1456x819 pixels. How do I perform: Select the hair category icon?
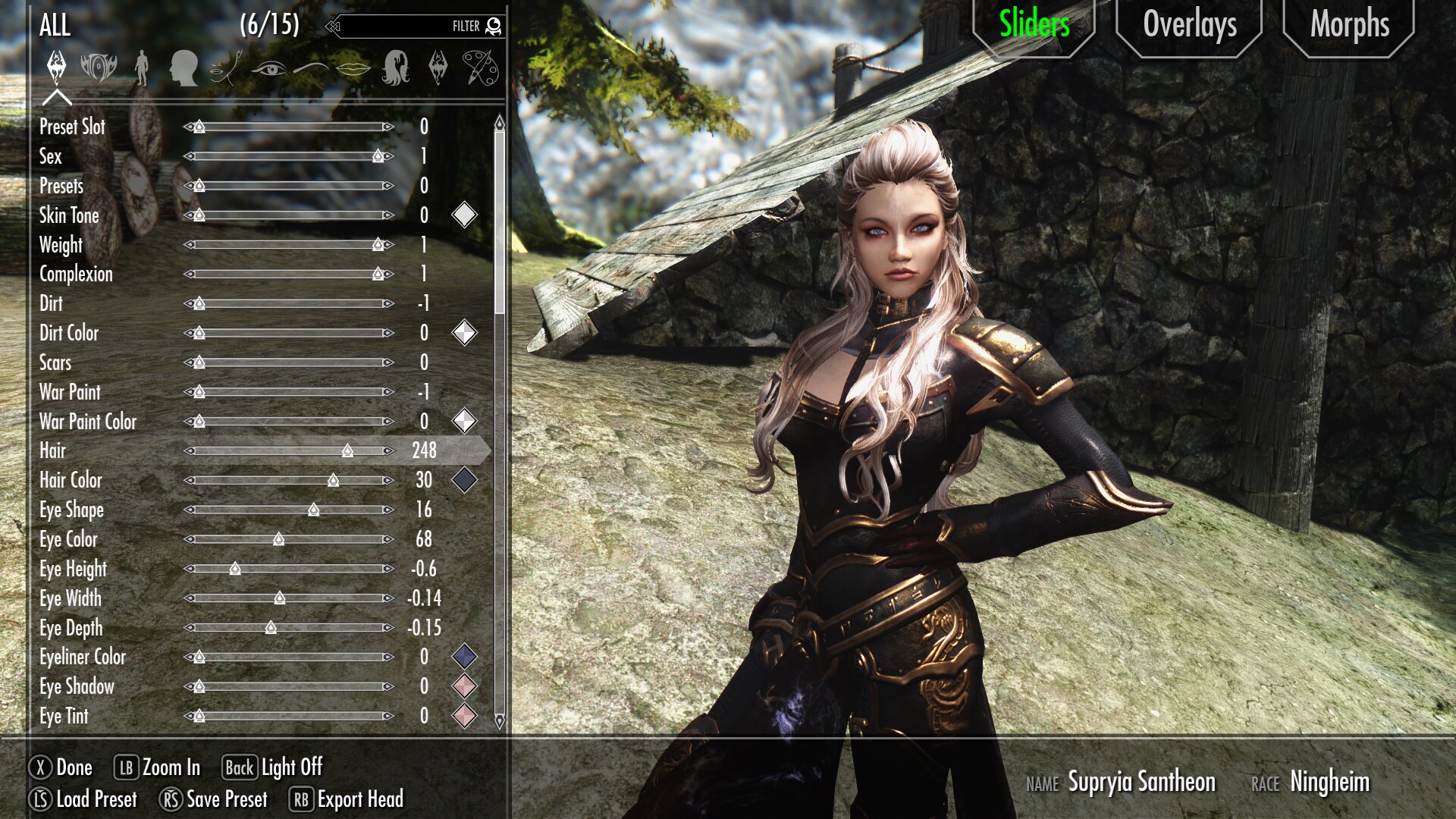click(x=396, y=68)
